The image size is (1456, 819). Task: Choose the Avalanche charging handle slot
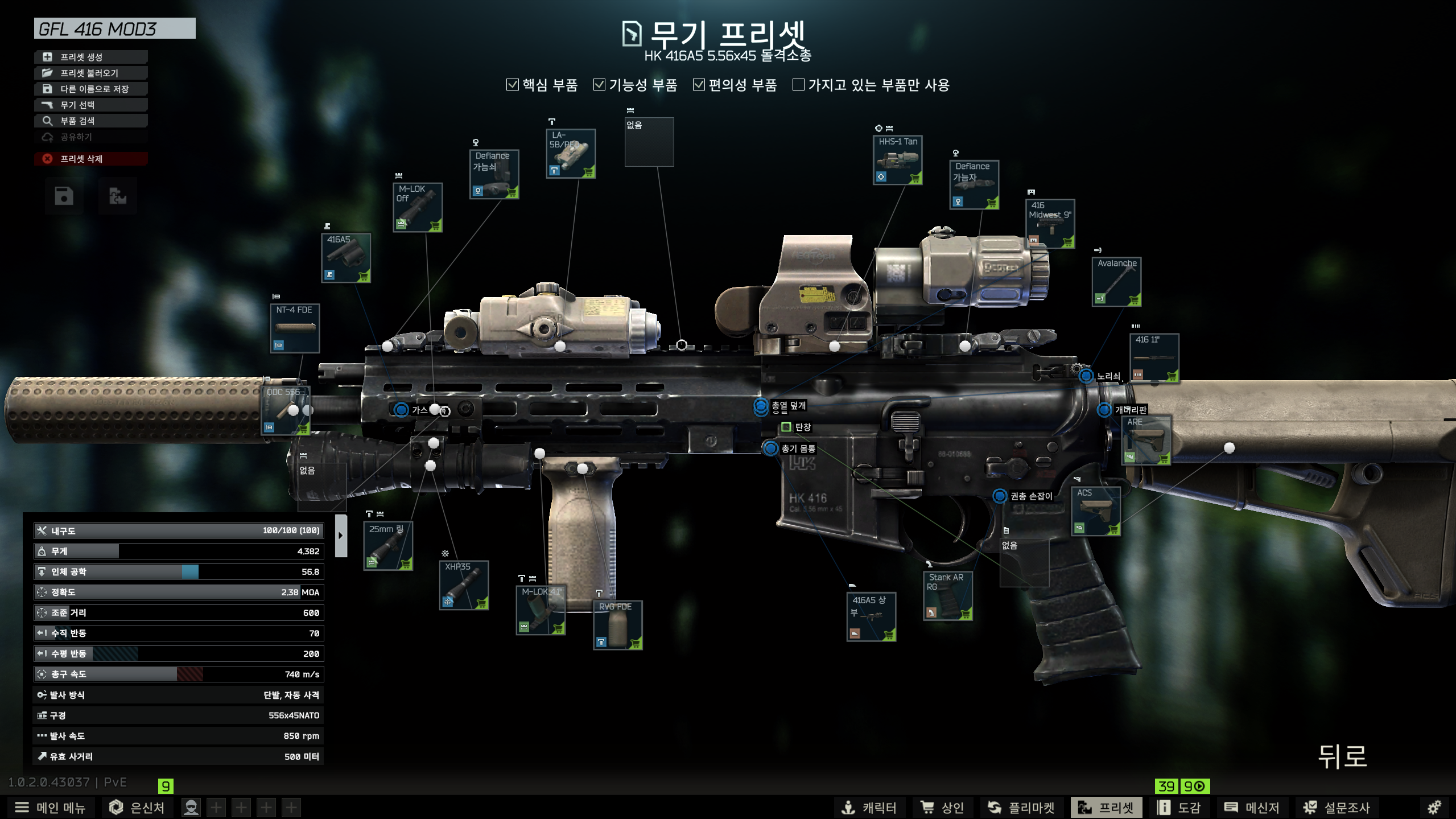click(1116, 282)
